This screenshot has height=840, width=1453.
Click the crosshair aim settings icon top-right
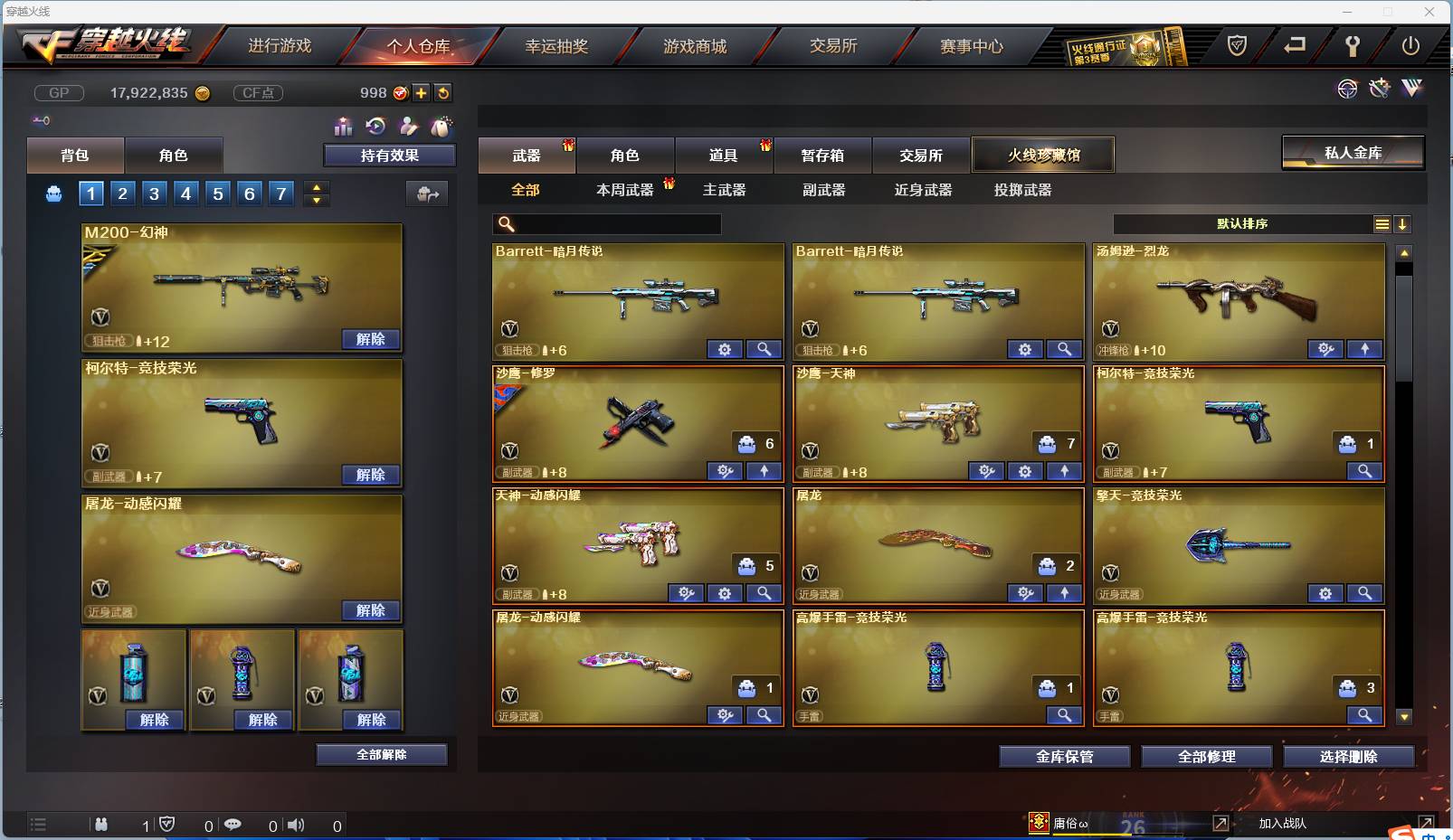point(1348,89)
